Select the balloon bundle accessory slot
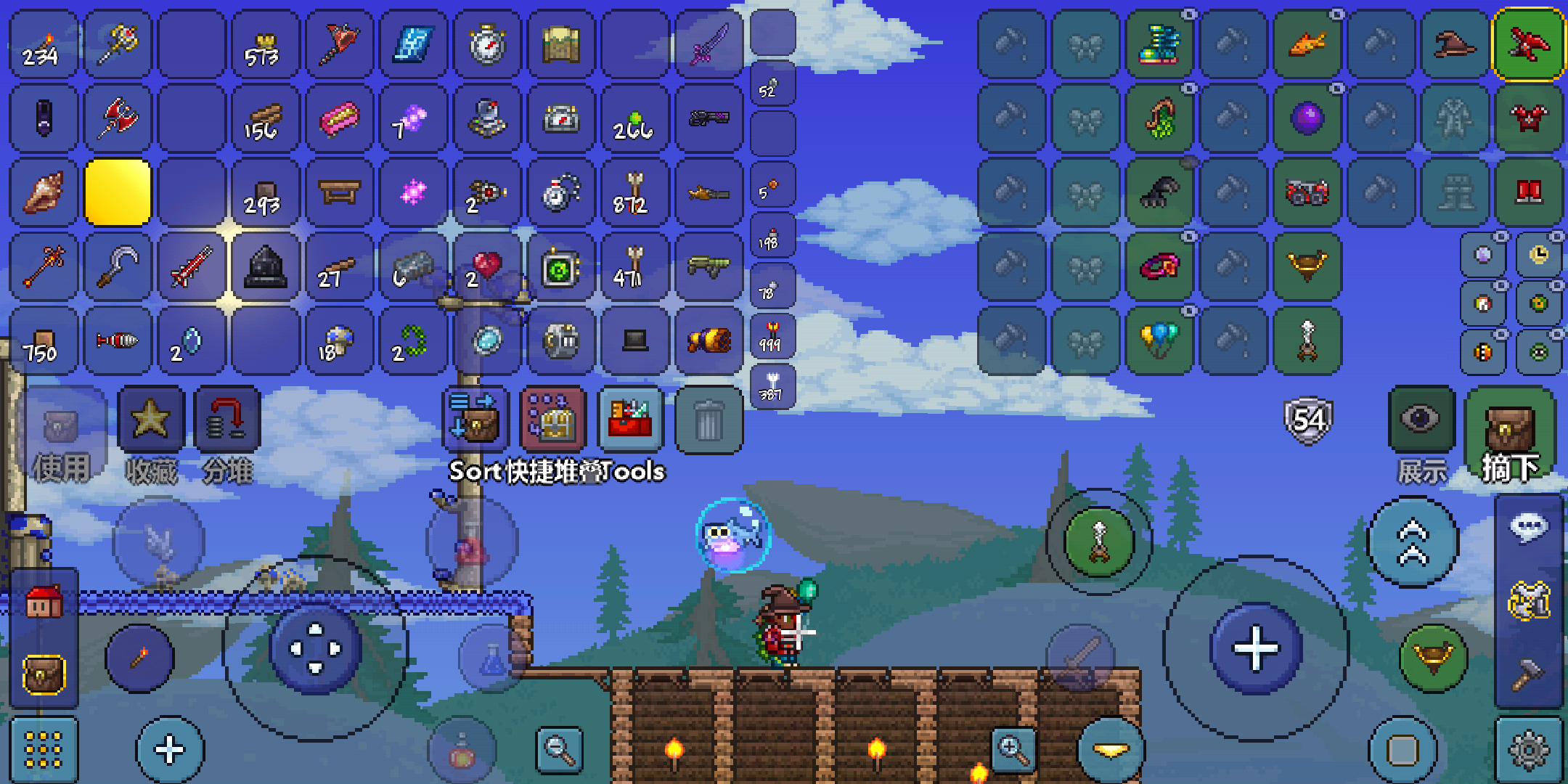The height and width of the screenshot is (784, 1568). [1159, 340]
